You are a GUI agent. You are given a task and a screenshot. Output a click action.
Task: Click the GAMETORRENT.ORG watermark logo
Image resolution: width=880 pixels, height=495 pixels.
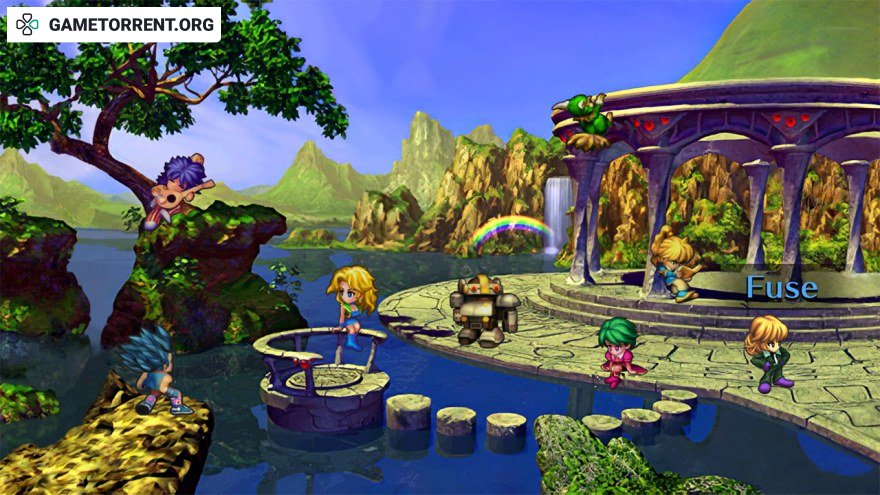(x=114, y=24)
